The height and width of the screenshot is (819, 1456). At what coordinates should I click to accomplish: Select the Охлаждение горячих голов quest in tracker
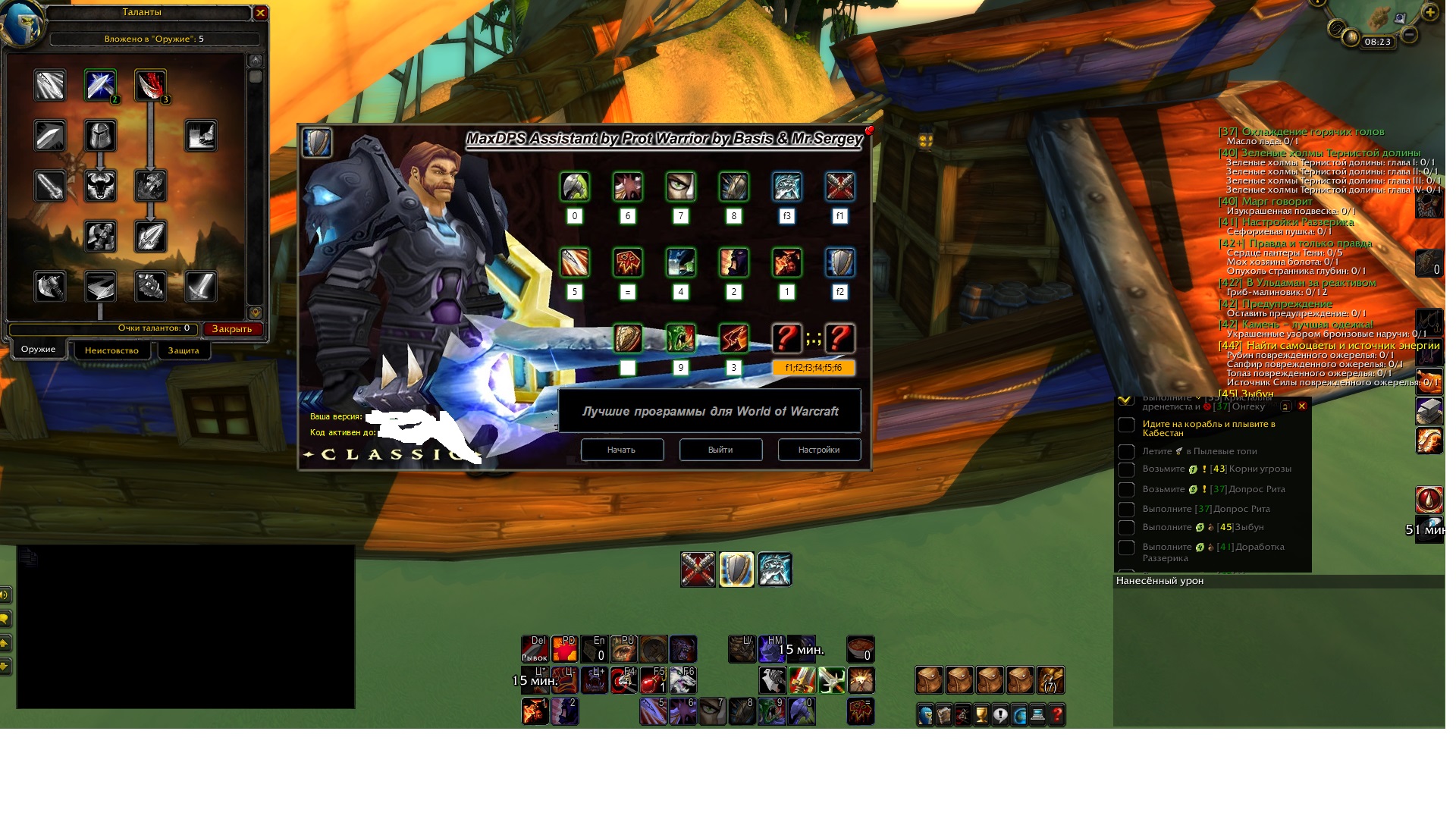pyautogui.click(x=1301, y=132)
